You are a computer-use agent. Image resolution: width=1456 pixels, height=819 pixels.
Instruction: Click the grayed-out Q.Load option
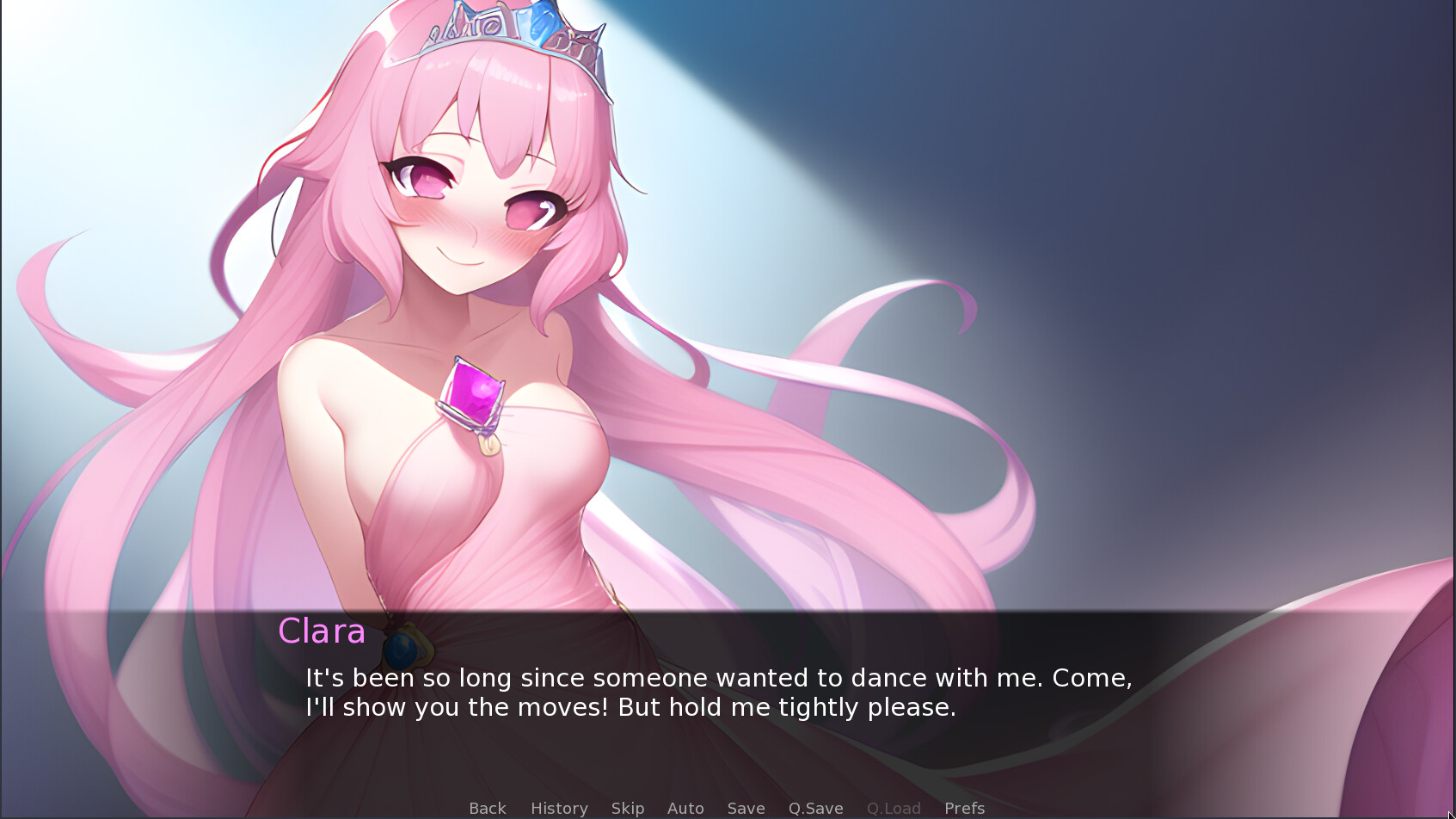[x=893, y=808]
